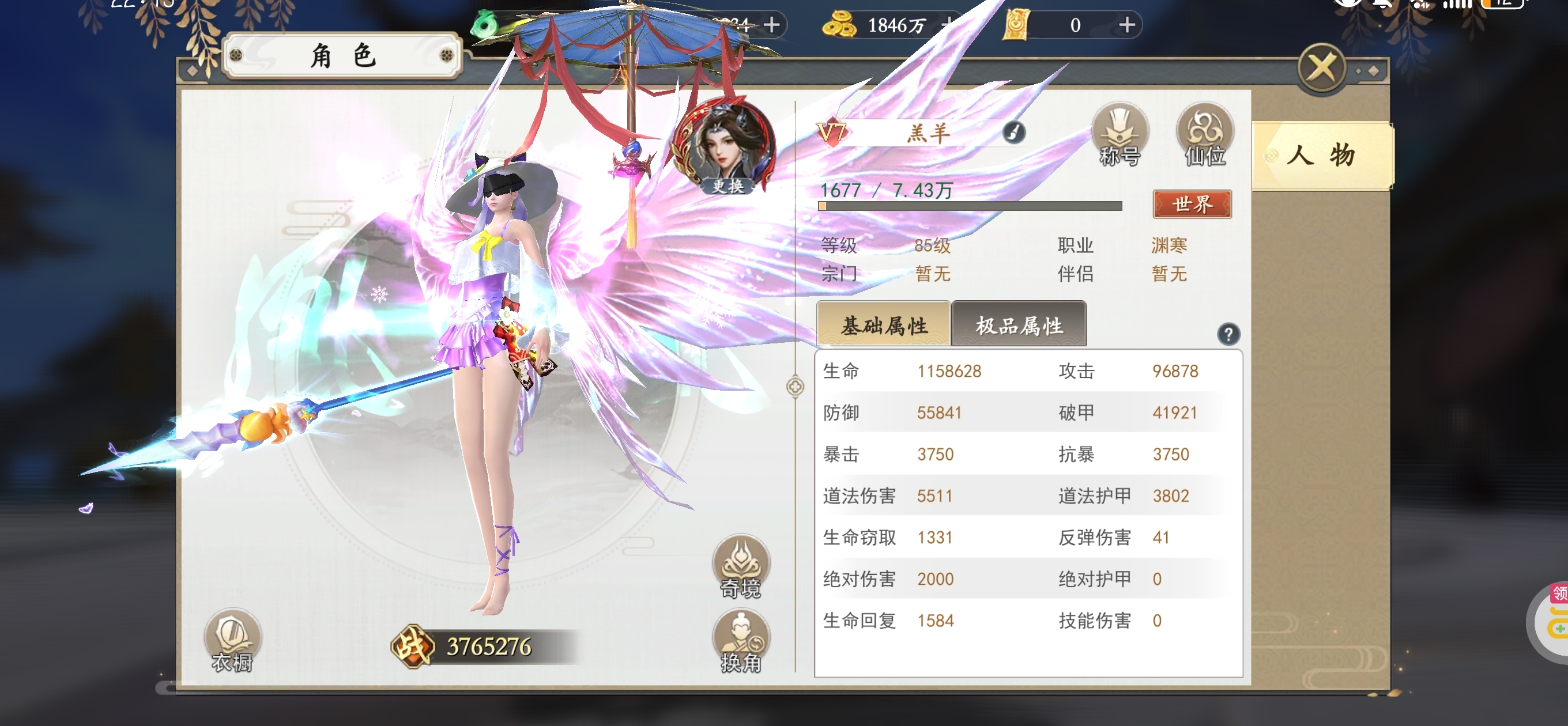The image size is (1568, 726).
Task: Change avatar via the 更换 portrait
Action: pos(729,146)
